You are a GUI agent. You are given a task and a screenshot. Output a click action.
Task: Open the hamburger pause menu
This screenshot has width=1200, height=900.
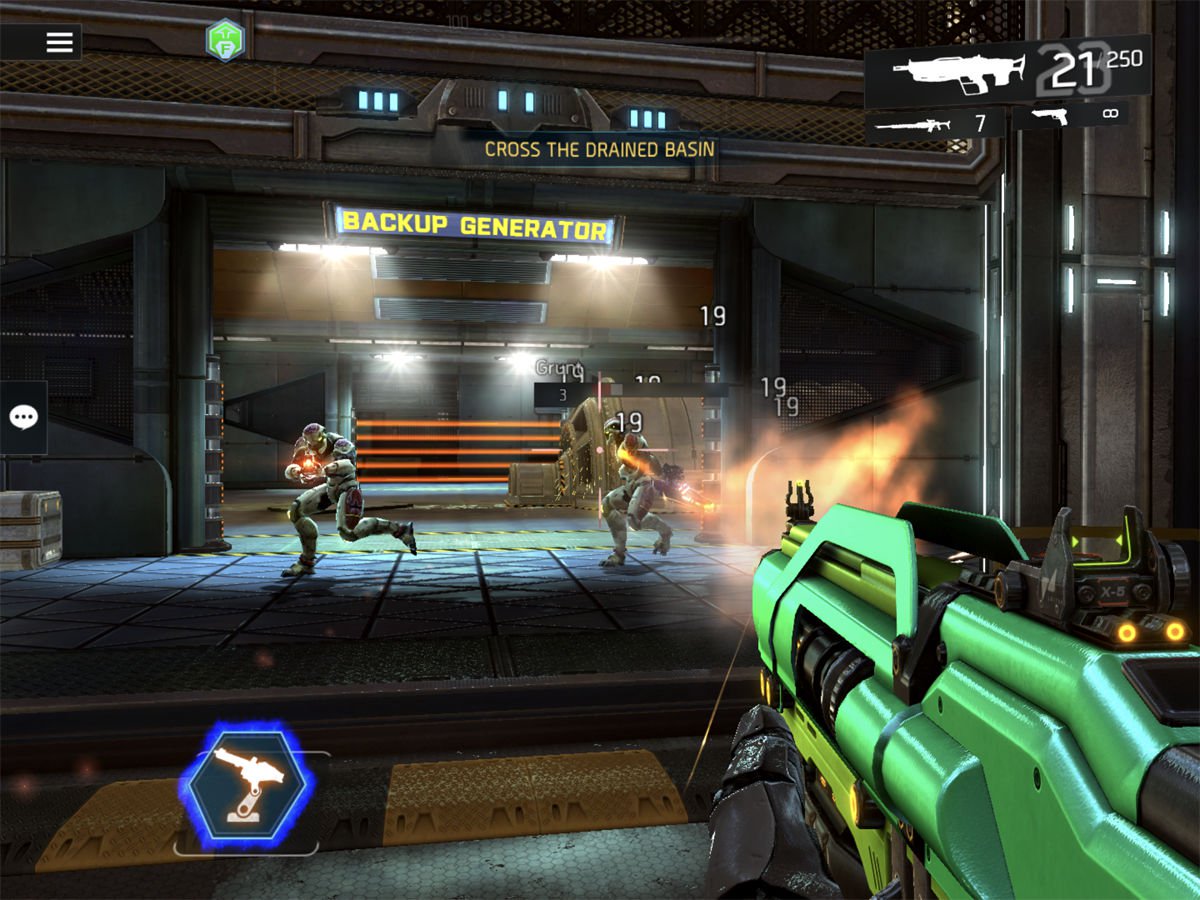pos(60,42)
